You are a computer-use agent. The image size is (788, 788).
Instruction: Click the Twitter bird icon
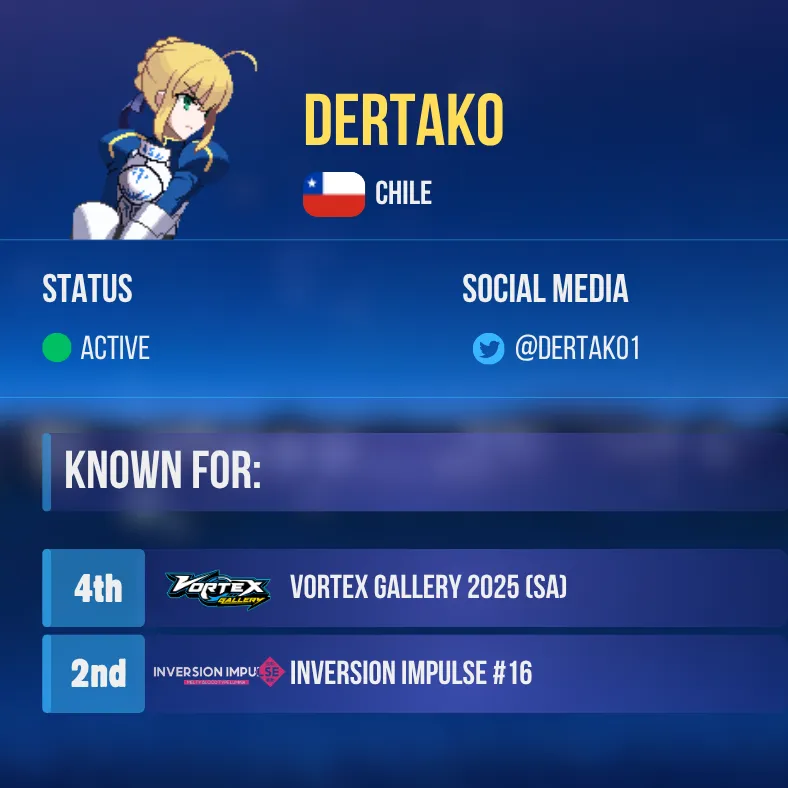click(488, 349)
